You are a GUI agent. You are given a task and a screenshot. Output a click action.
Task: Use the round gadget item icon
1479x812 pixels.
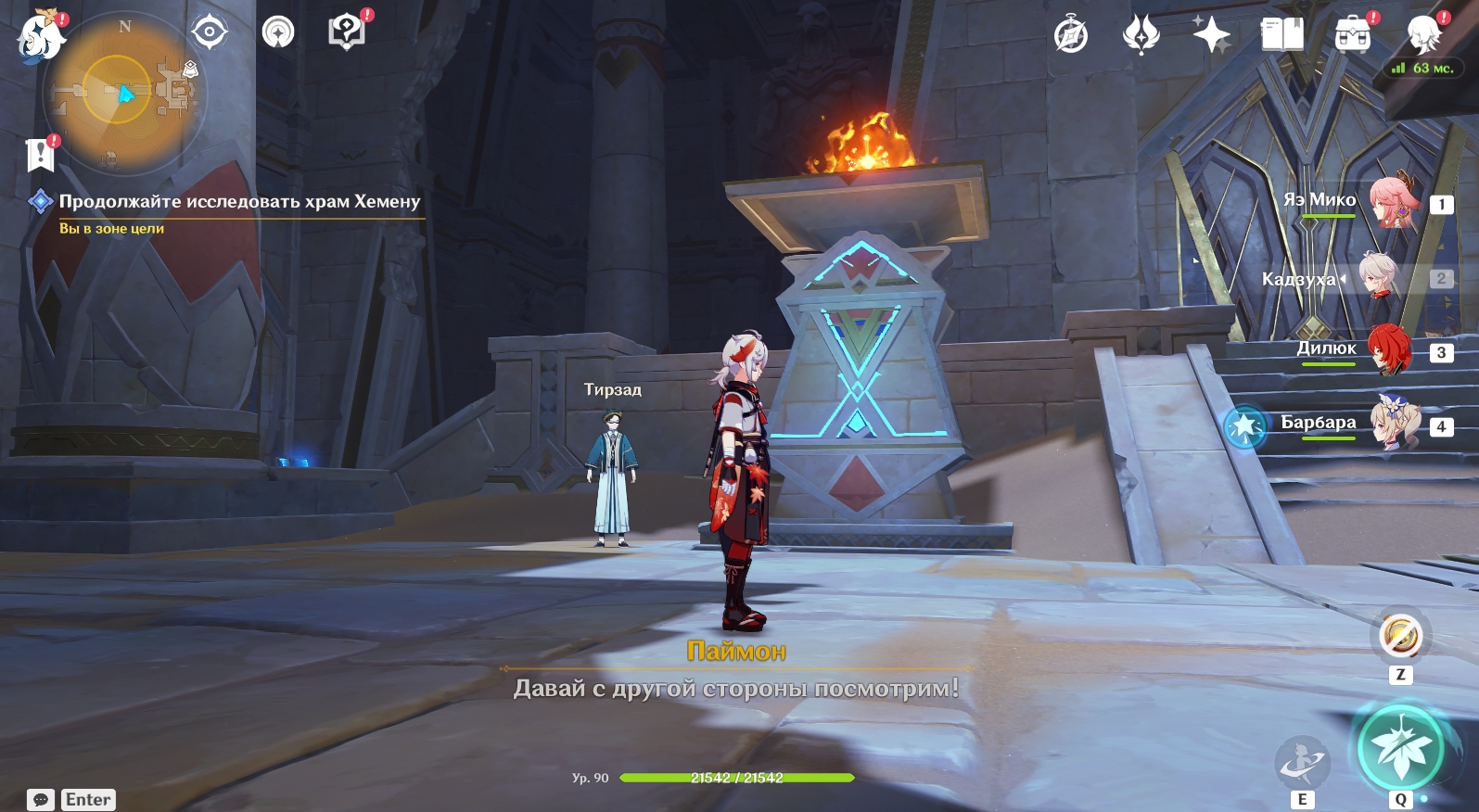[1400, 638]
